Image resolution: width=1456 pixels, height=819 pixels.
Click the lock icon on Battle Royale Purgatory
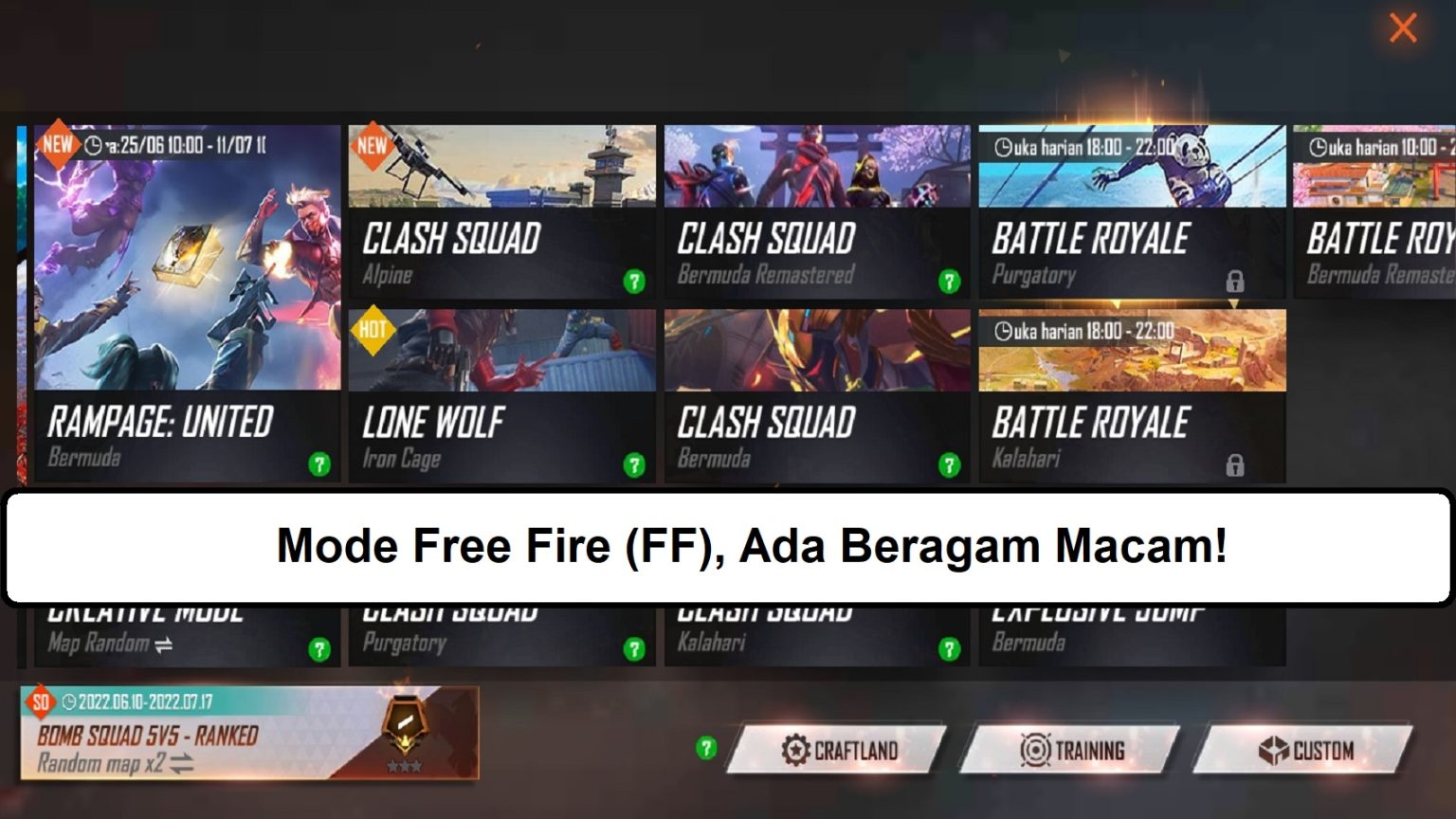(1236, 282)
